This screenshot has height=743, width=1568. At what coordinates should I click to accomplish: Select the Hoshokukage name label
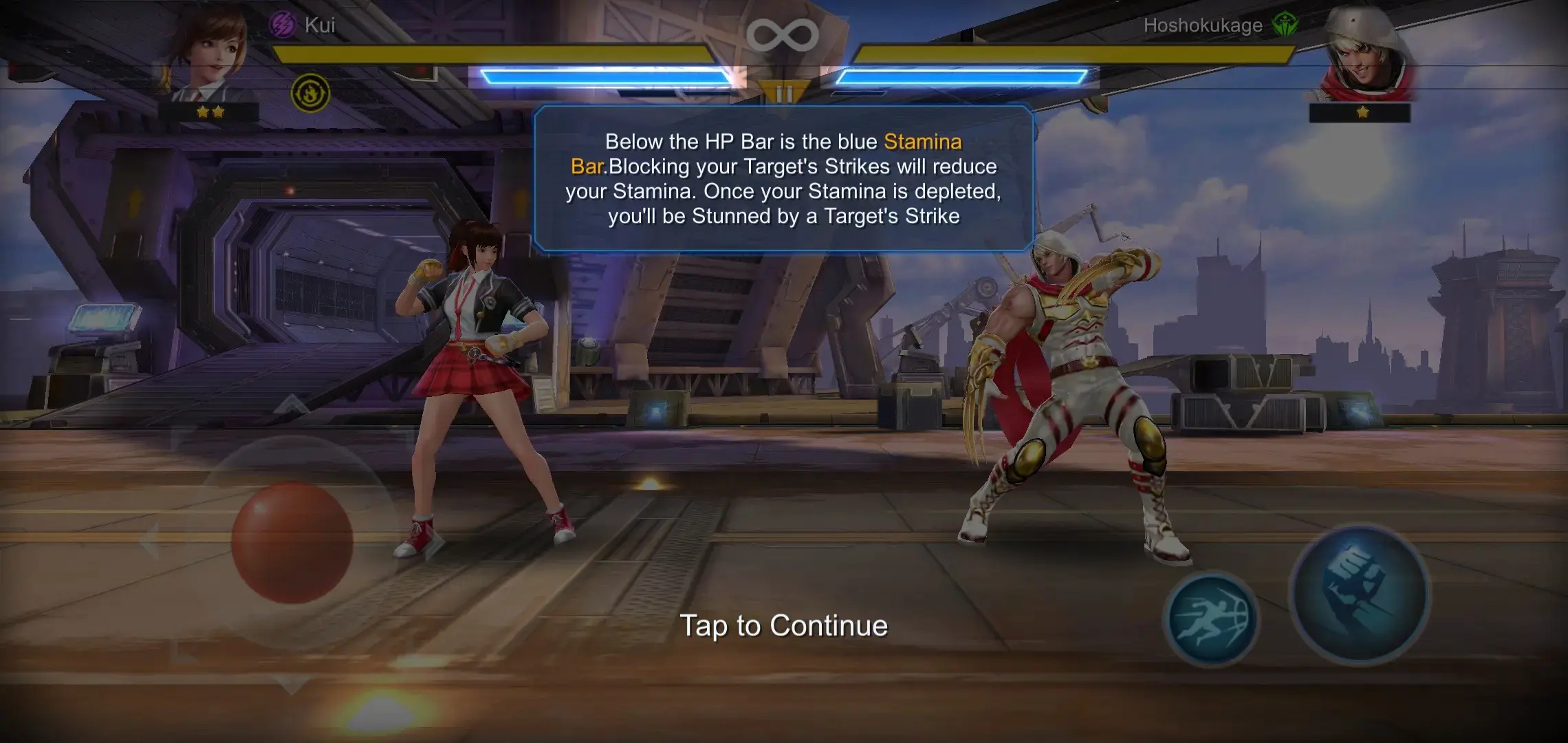click(1205, 26)
